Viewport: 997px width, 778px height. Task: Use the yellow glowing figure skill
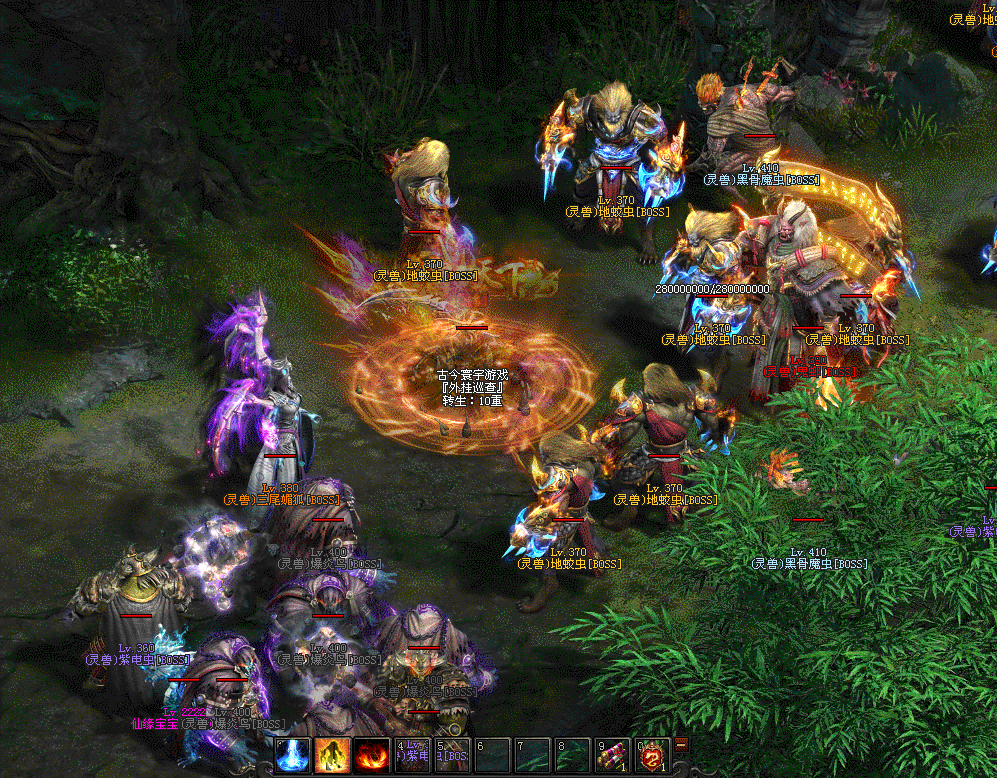coord(332,755)
